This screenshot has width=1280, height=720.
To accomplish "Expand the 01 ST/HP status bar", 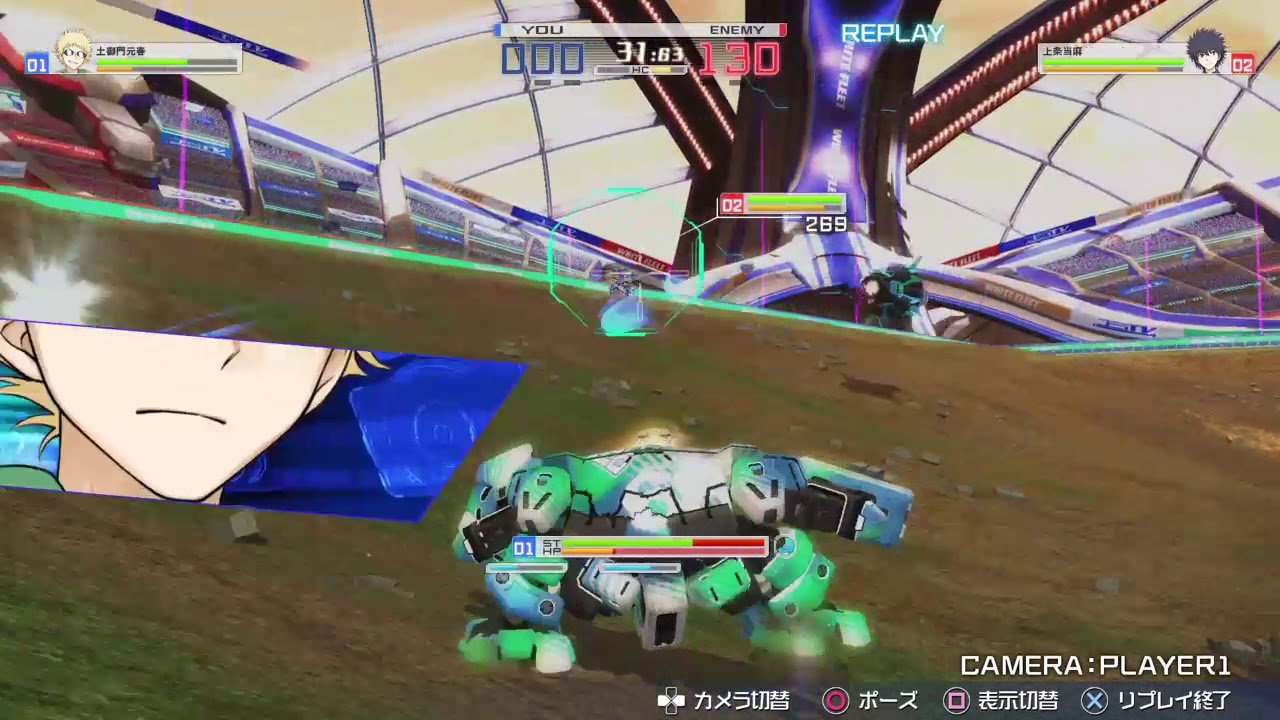I will pyautogui.click(x=640, y=547).
